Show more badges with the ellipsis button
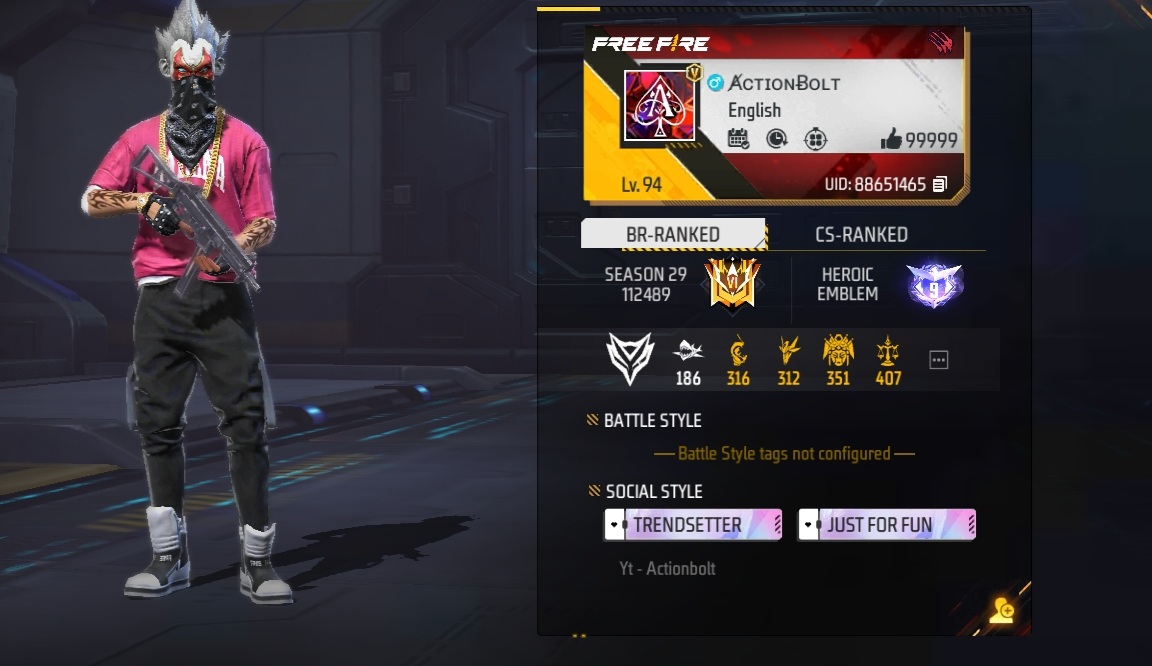 (x=938, y=360)
